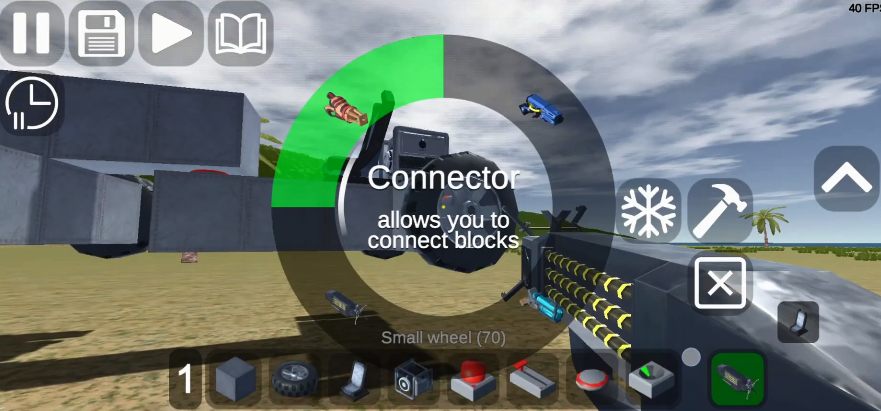
Task: Pause the game
Action: pos(32,32)
